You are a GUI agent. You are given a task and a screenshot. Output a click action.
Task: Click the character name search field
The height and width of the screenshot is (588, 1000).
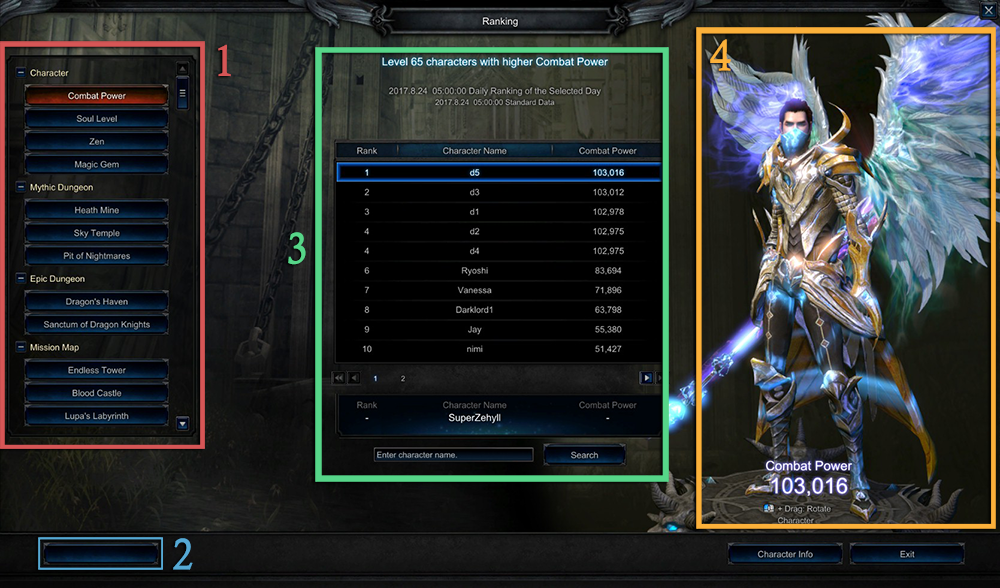pyautogui.click(x=453, y=455)
